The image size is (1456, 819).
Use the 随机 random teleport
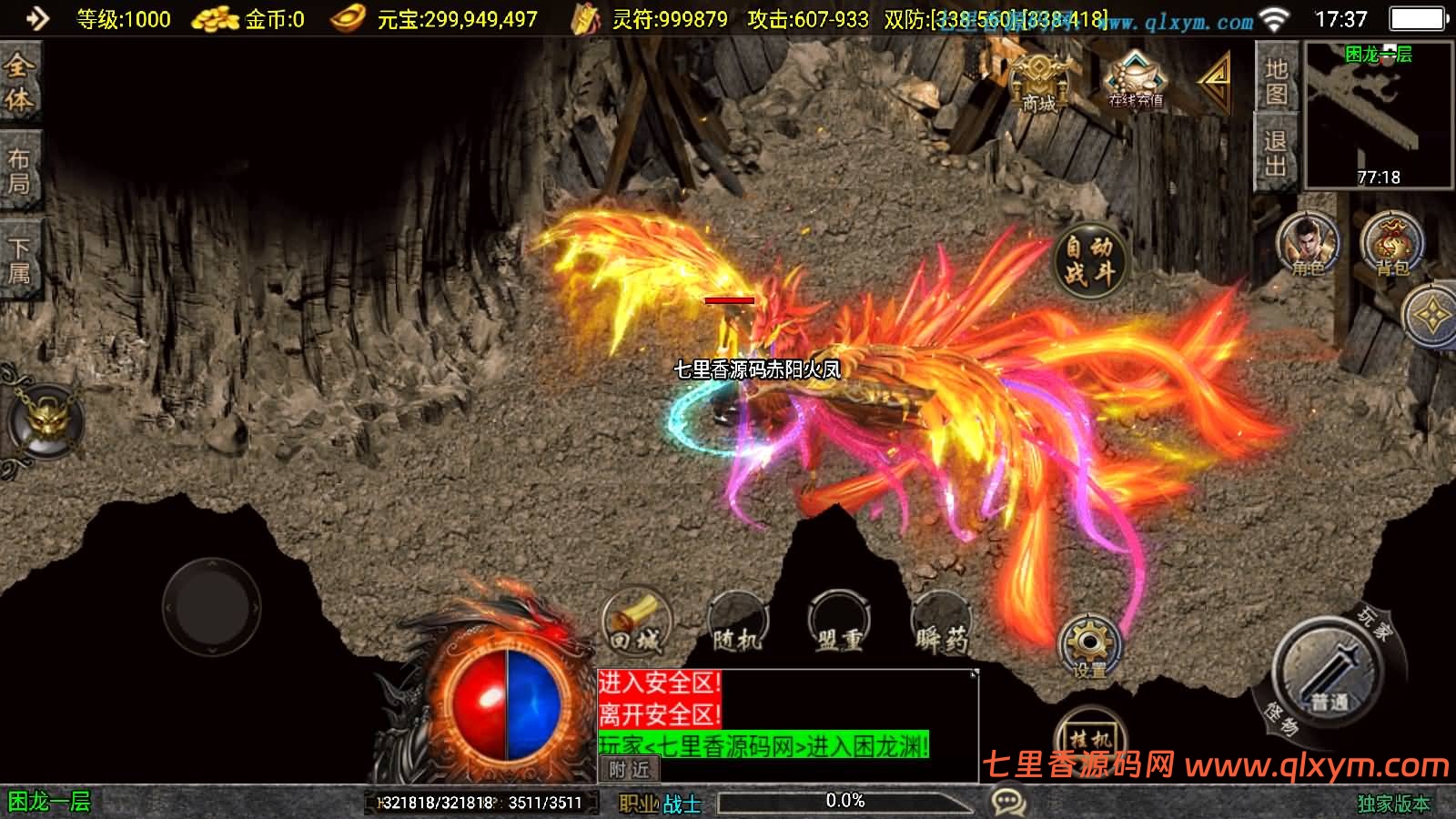point(737,625)
